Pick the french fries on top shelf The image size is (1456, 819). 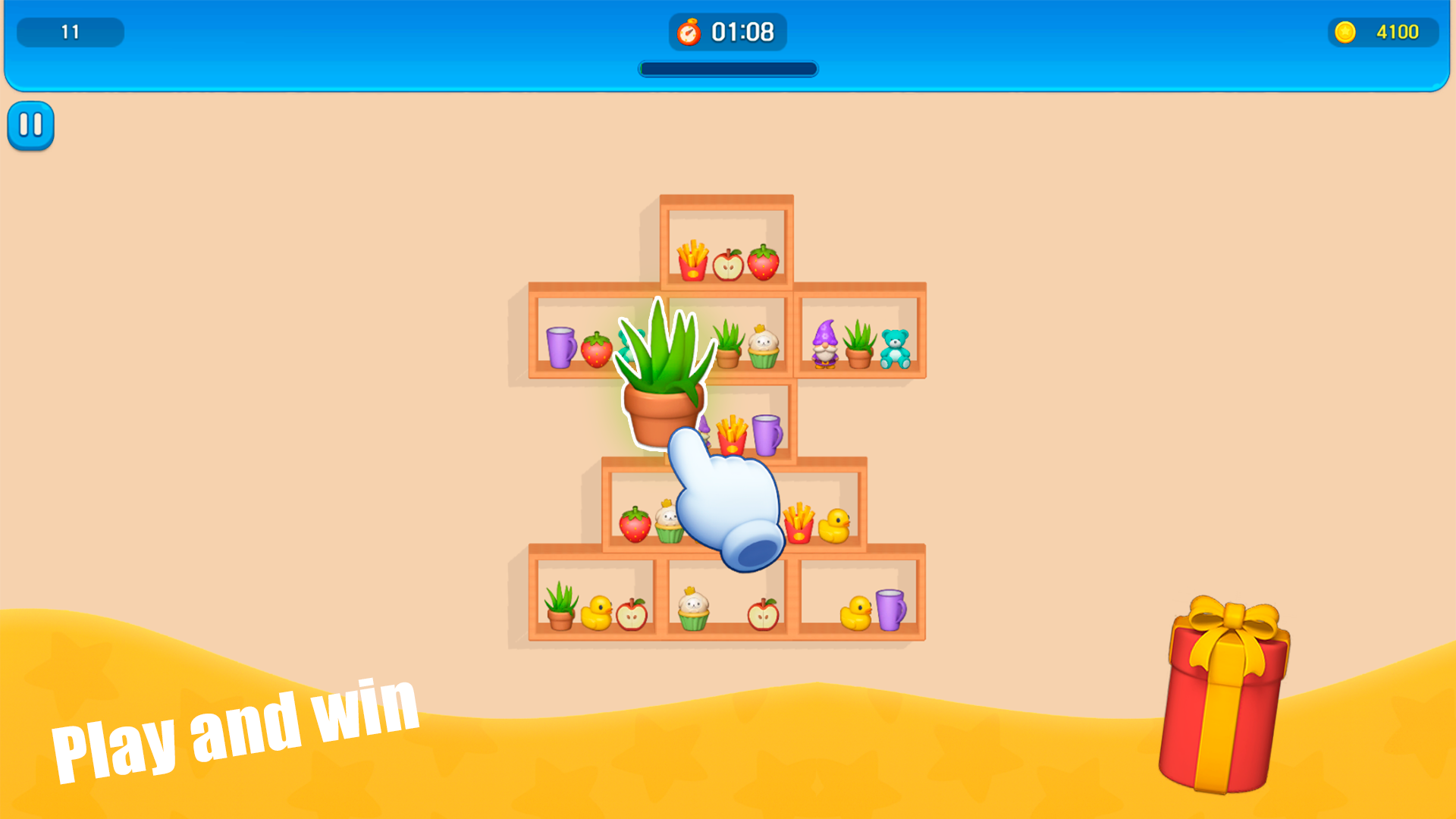click(x=694, y=262)
